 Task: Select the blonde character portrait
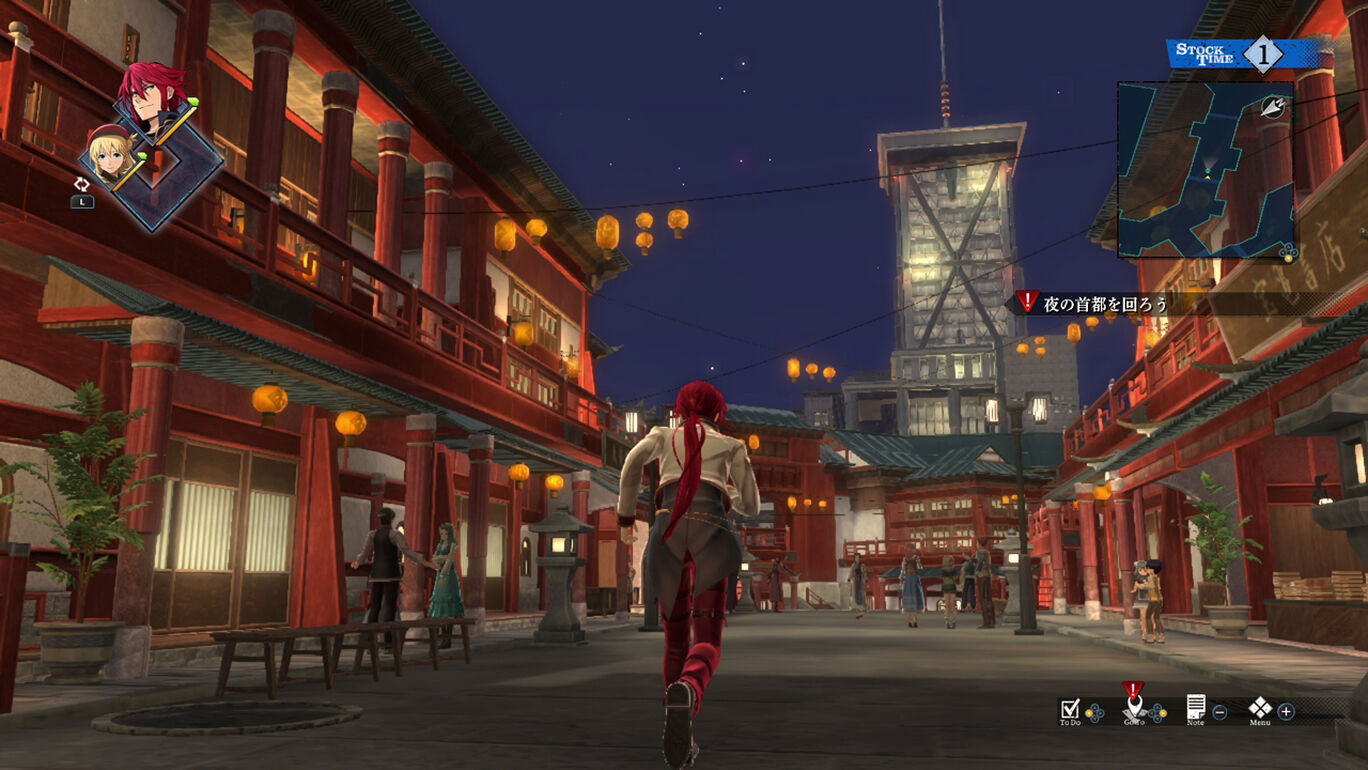click(x=110, y=155)
